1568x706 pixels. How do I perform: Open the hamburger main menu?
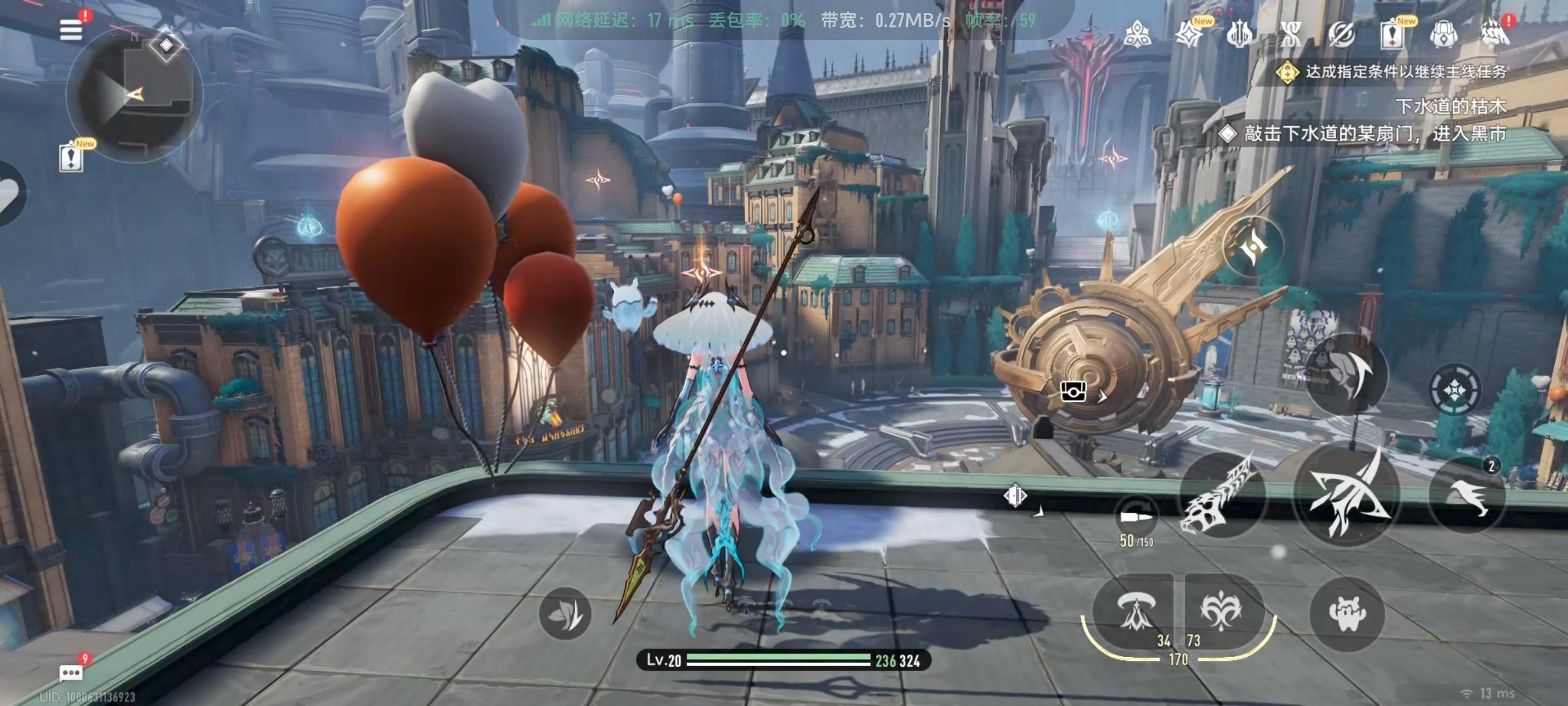coord(71,30)
